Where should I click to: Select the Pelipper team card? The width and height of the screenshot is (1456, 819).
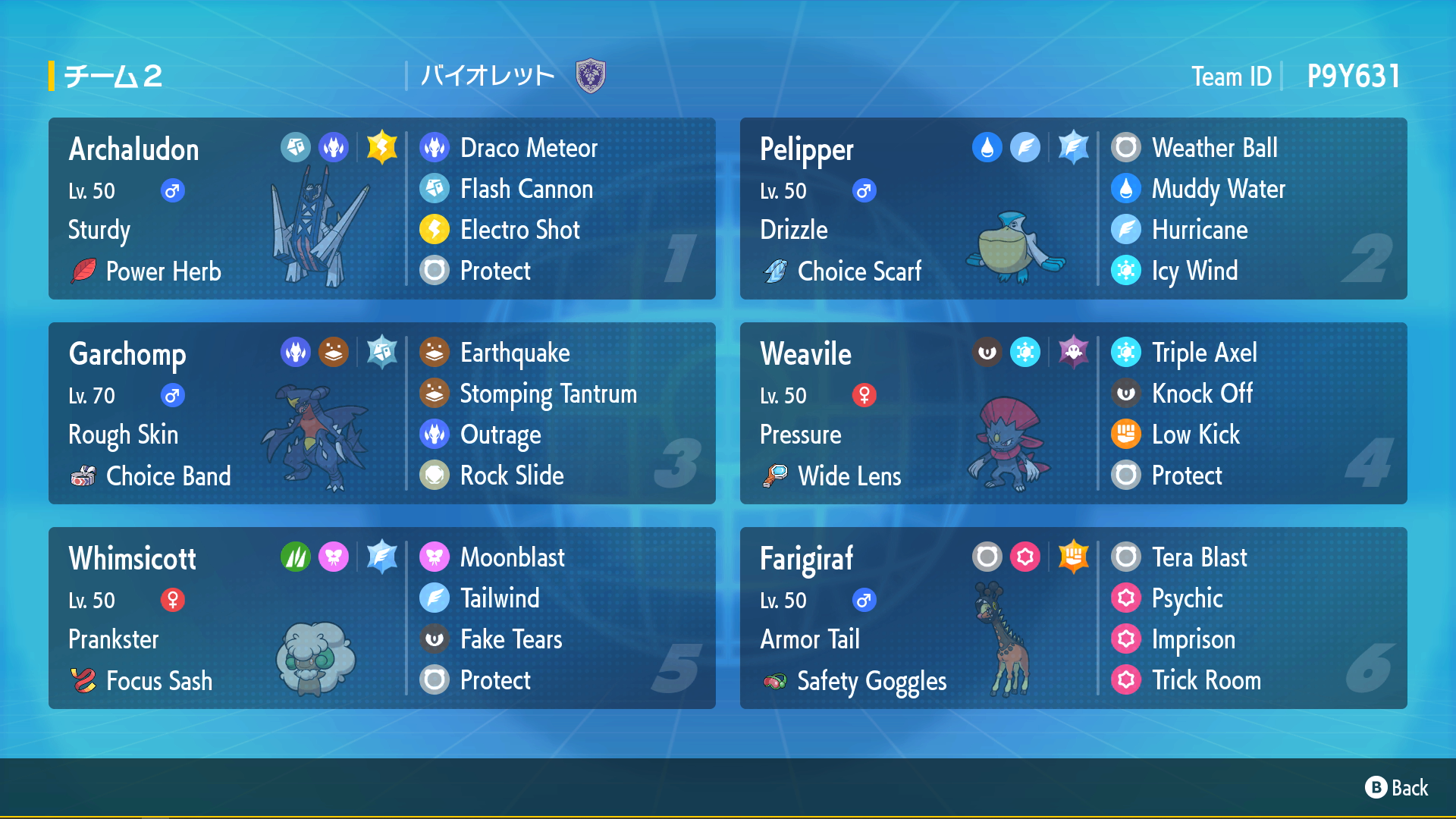point(1073,209)
